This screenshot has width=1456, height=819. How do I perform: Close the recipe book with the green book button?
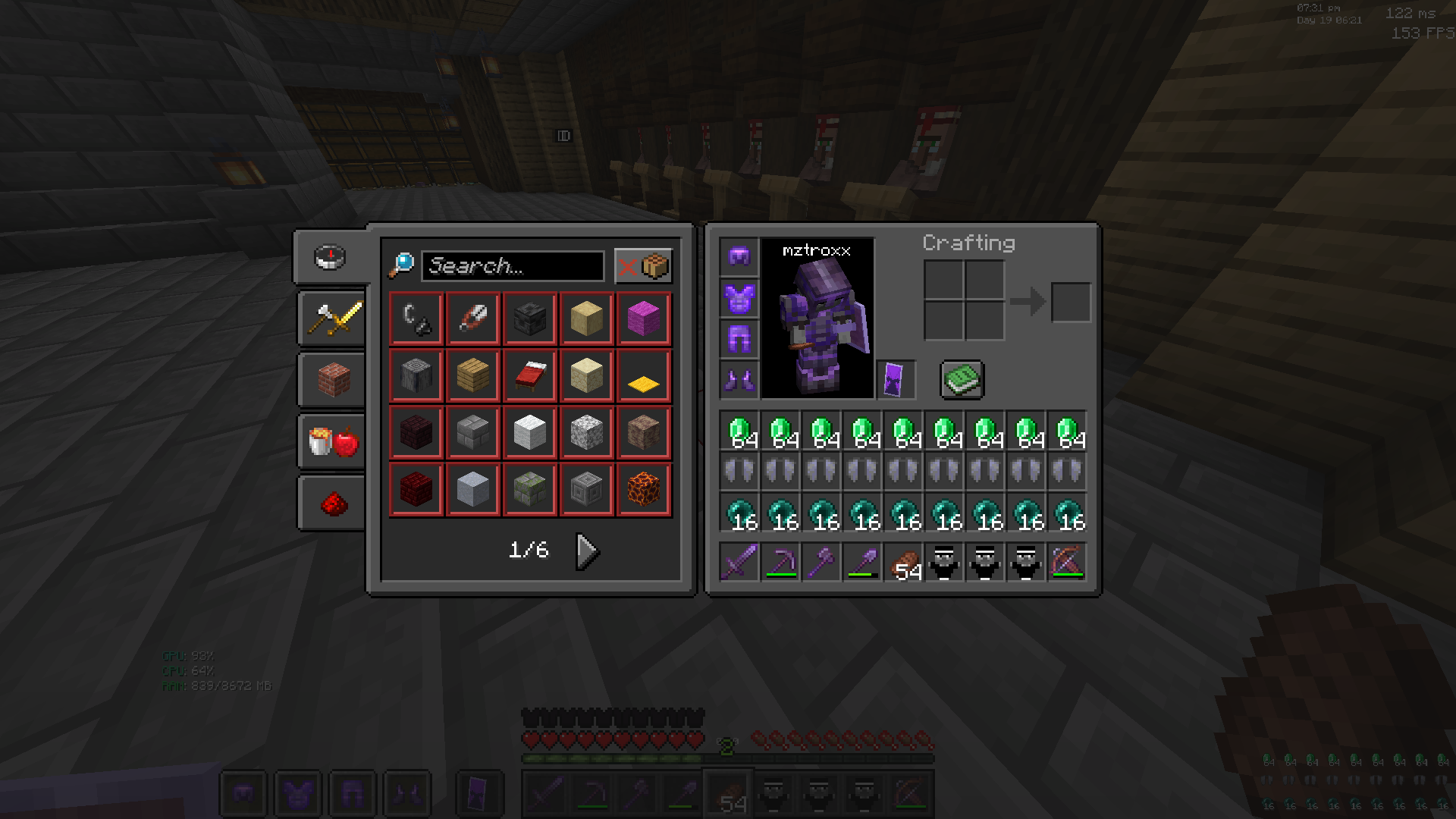[x=962, y=379]
